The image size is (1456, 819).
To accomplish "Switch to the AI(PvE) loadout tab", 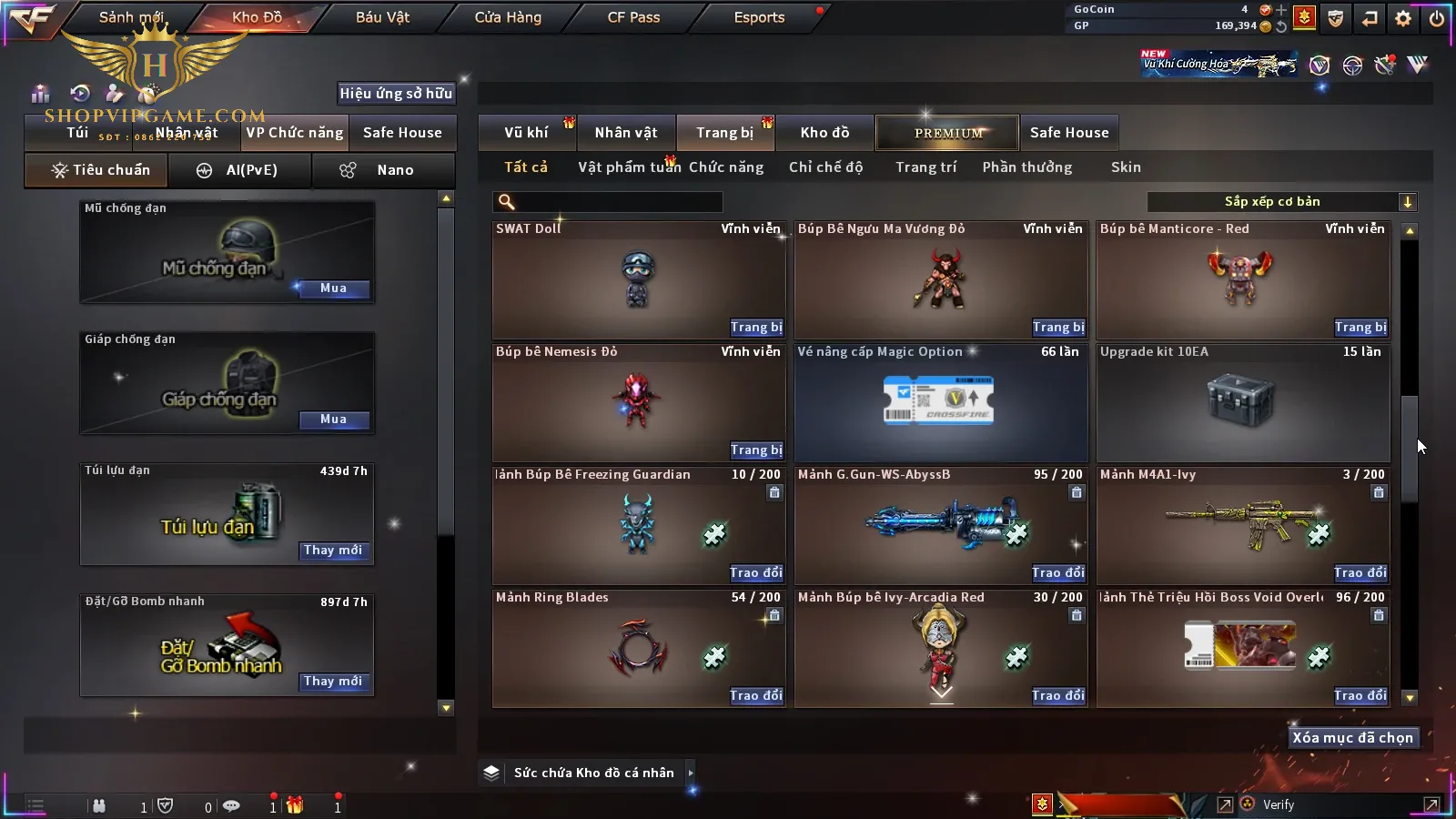I will pos(239,170).
